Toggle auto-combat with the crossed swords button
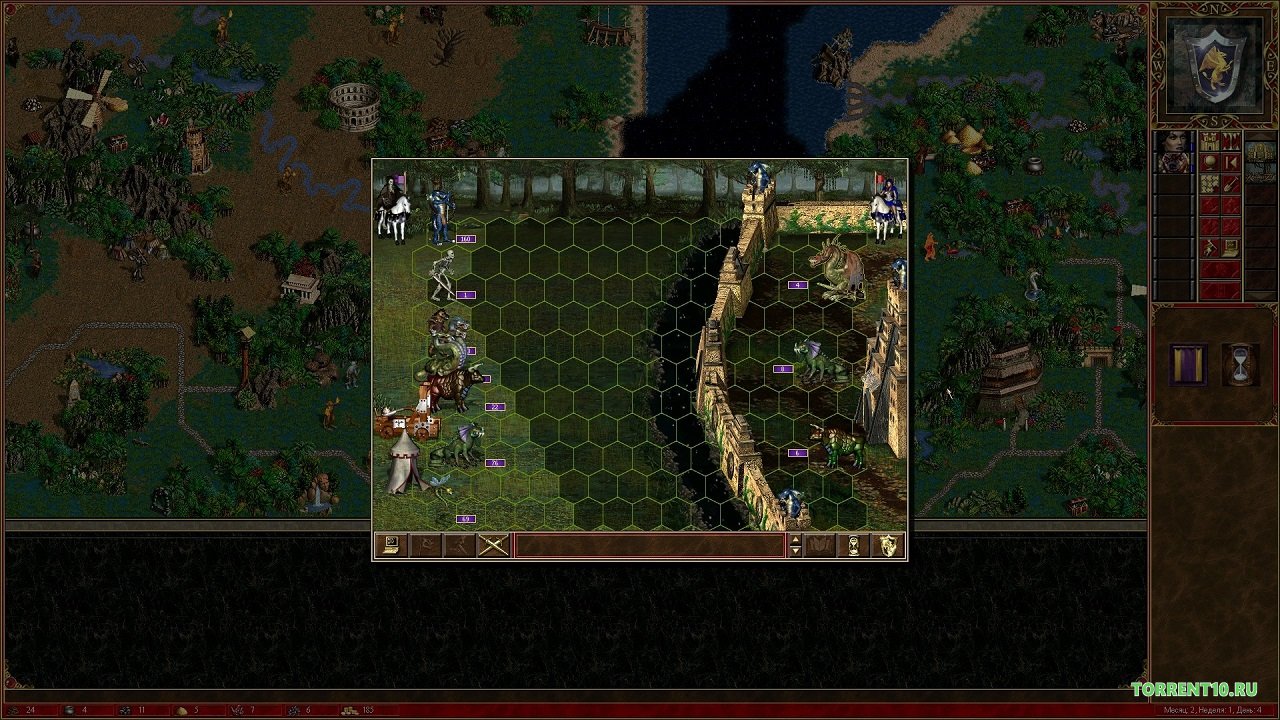 (493, 545)
